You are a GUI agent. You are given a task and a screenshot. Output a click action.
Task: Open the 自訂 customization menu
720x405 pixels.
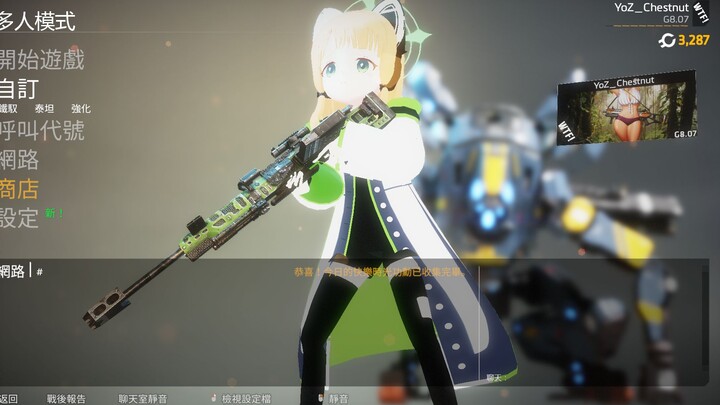click(20, 88)
